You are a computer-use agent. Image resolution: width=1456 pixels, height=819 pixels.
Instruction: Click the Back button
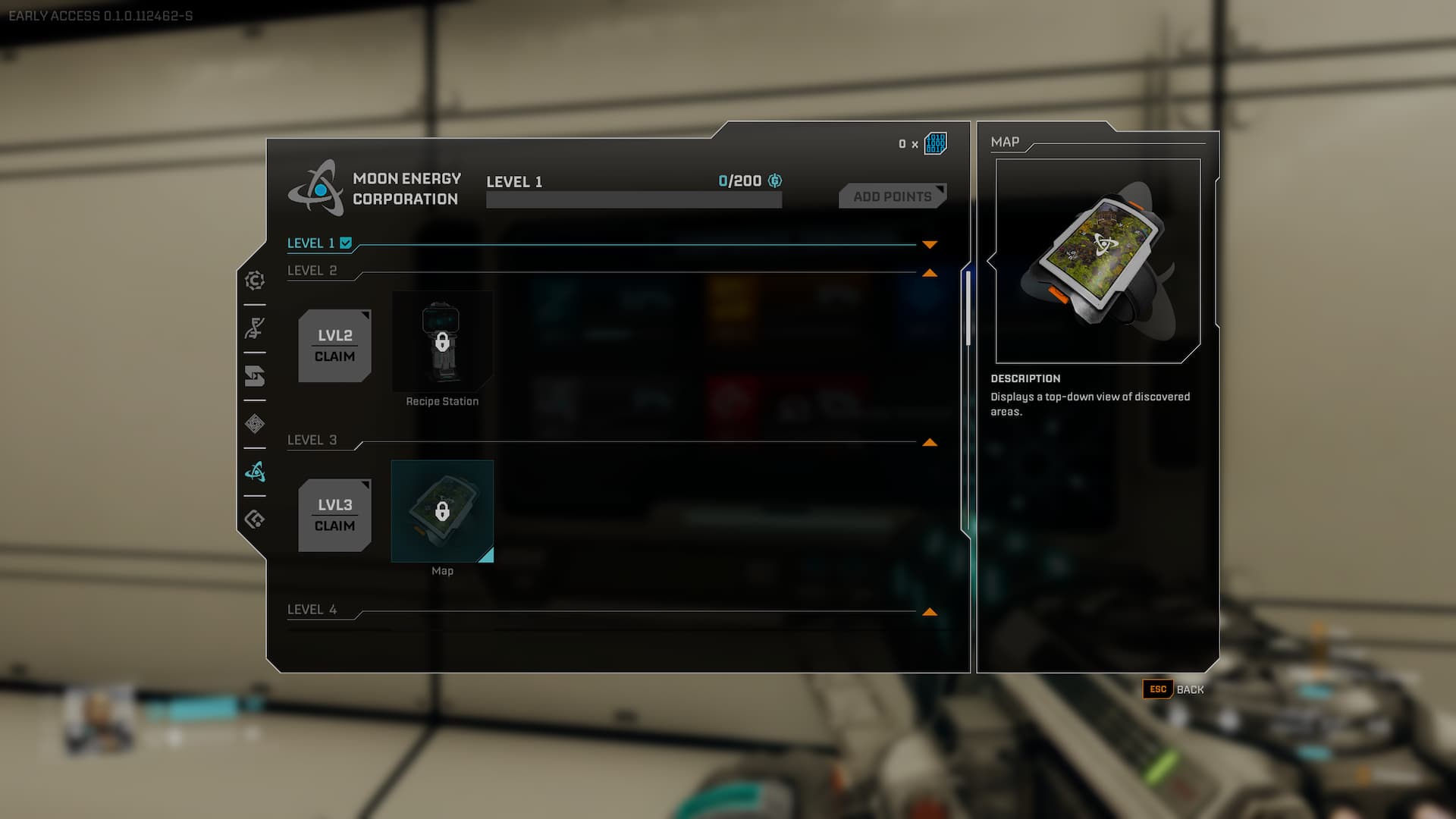(1174, 689)
